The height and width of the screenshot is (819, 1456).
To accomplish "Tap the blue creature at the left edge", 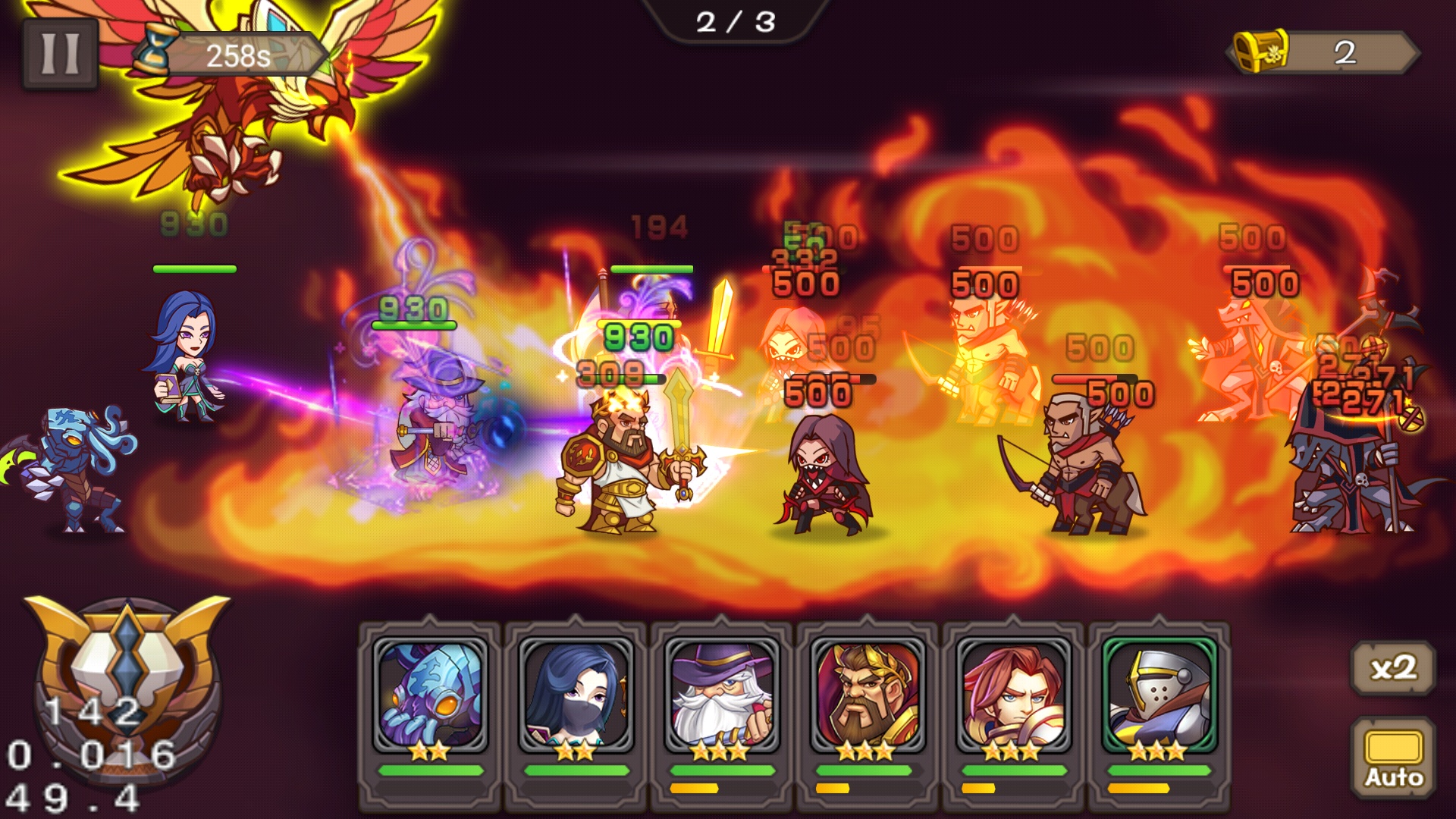I will (x=76, y=470).
